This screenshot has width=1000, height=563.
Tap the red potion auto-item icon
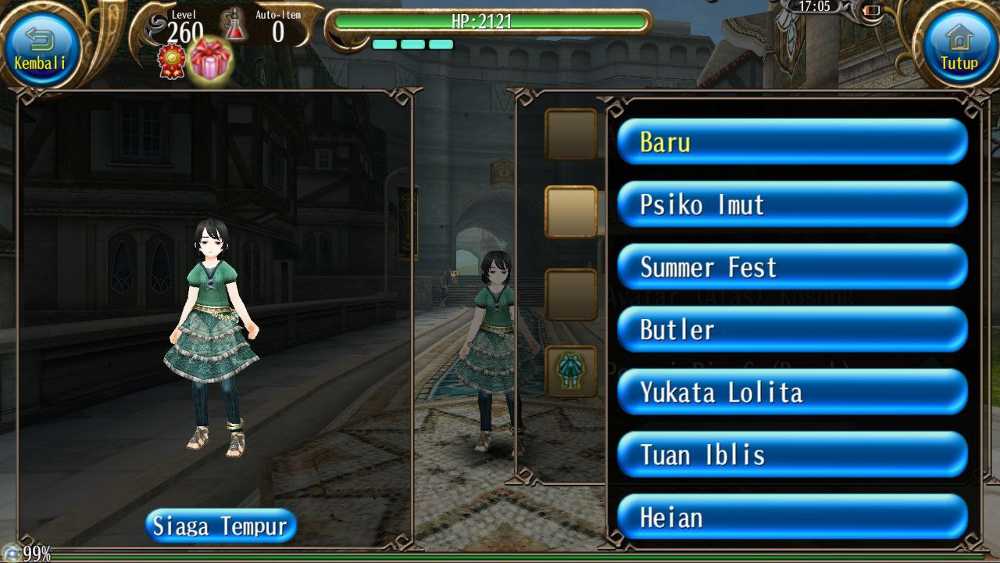(x=234, y=25)
